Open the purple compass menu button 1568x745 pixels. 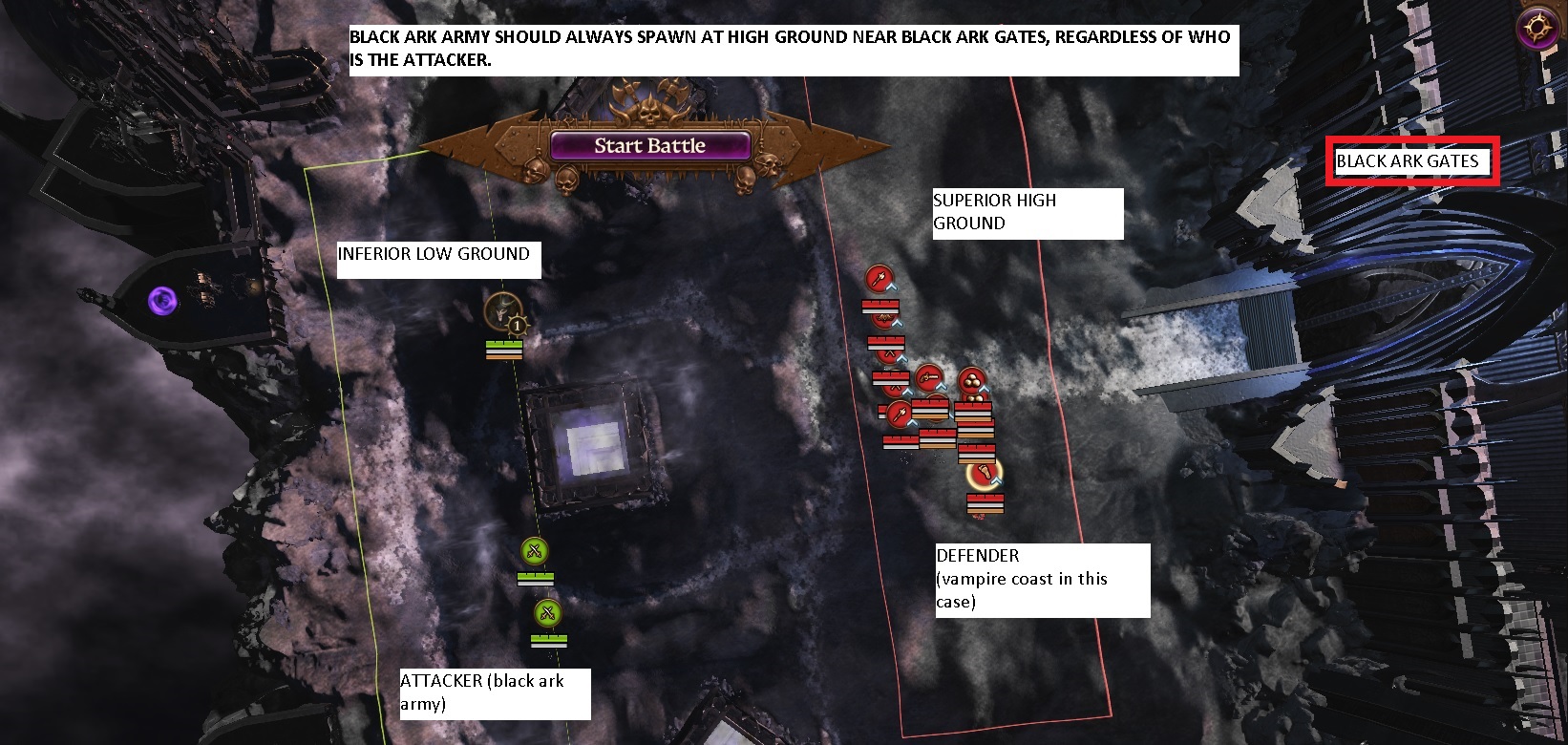[1537, 30]
